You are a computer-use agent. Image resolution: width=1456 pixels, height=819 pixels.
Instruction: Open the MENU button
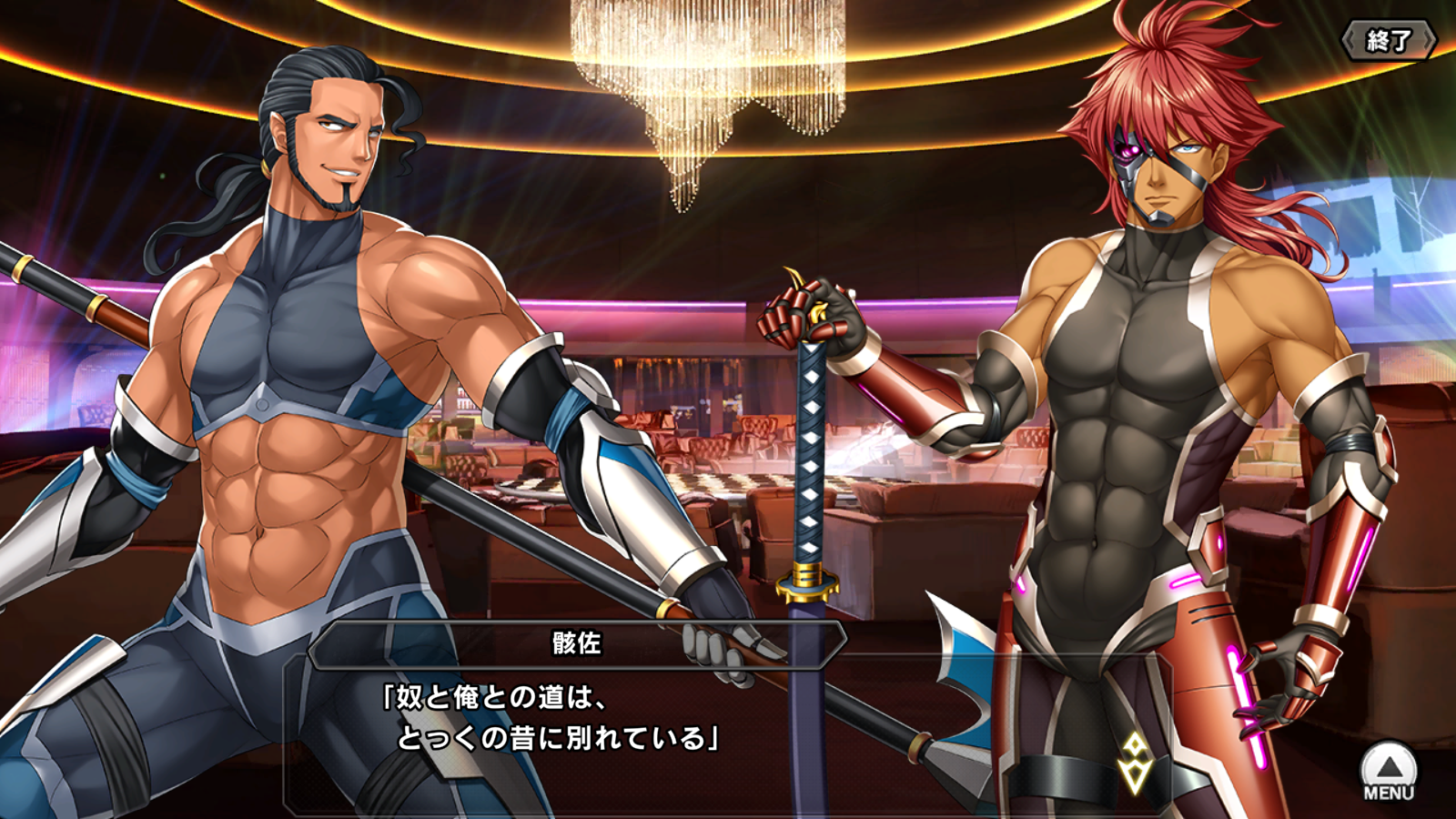point(1389,772)
